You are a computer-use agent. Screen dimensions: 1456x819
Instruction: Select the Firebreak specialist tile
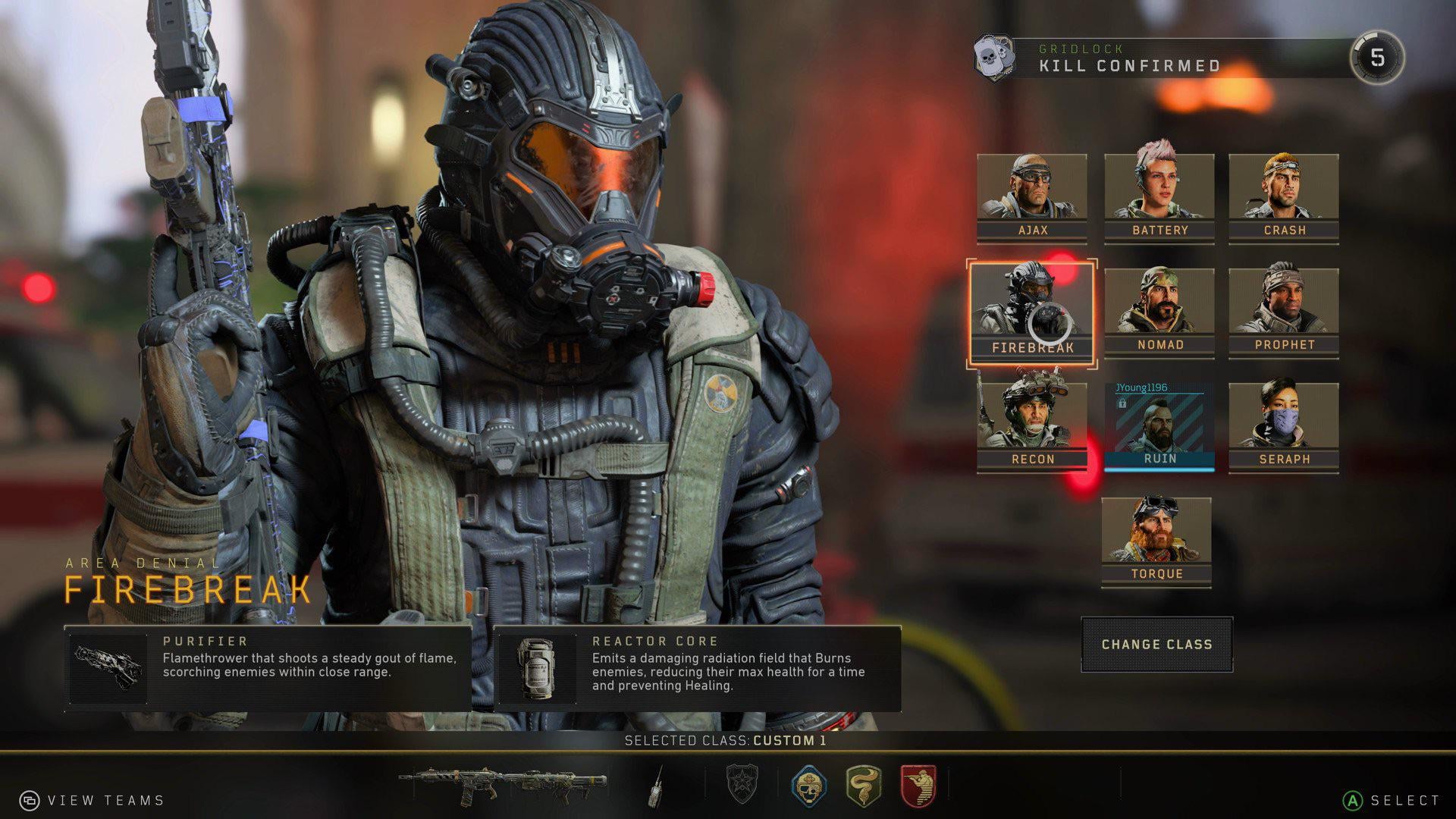point(1031,314)
